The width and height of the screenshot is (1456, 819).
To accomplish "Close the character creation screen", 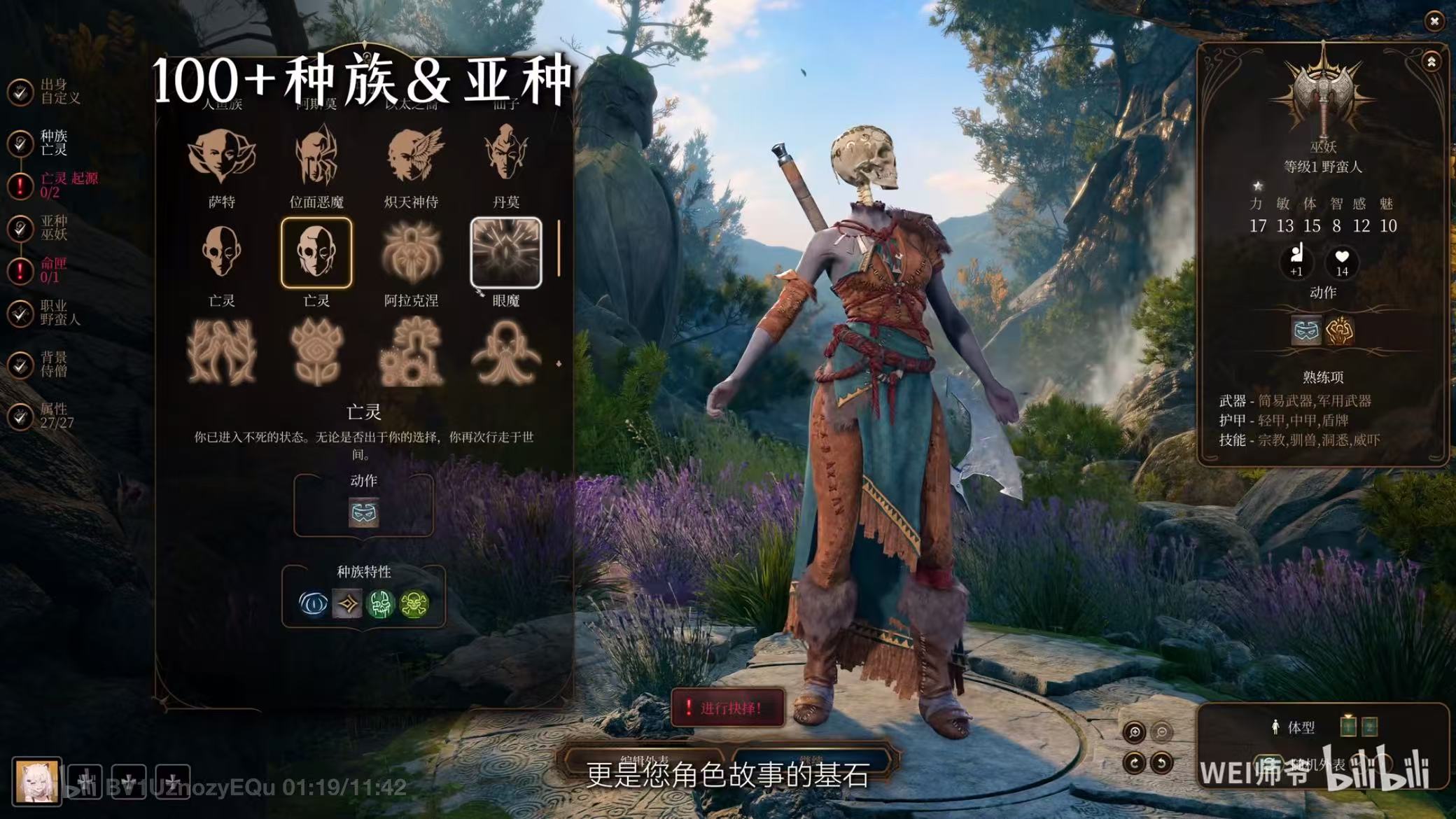I will pyautogui.click(x=1434, y=22).
